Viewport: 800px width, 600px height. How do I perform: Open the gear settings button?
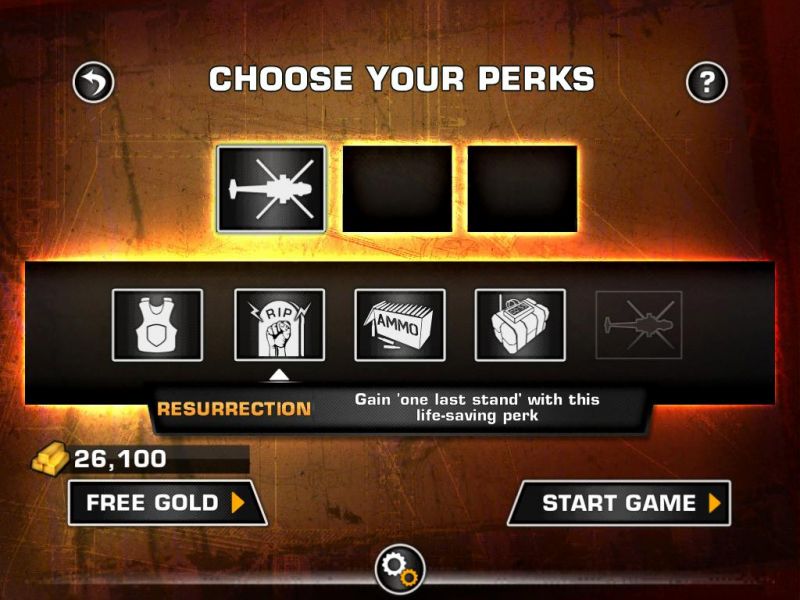[400, 570]
